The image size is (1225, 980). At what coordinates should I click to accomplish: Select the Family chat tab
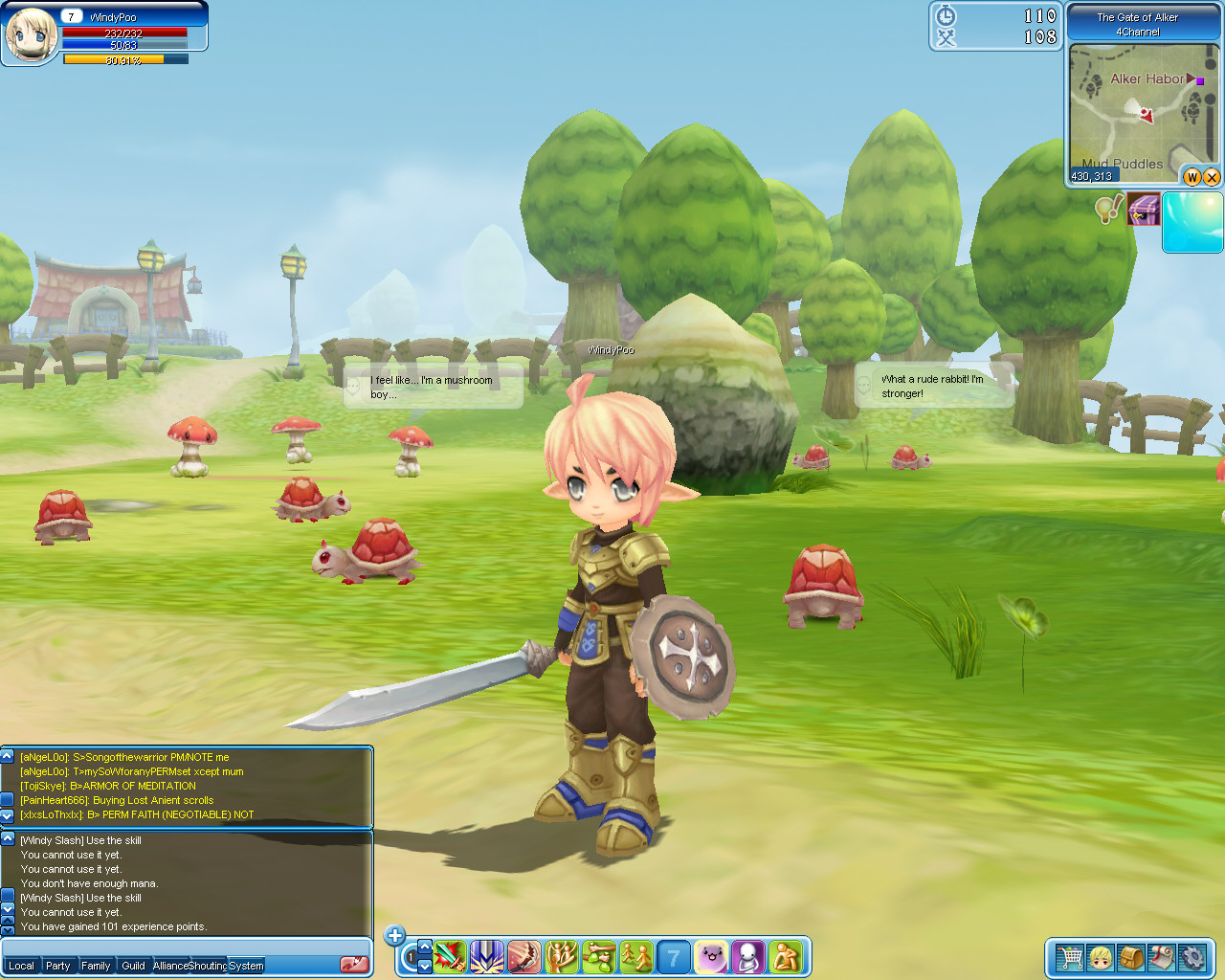96,966
